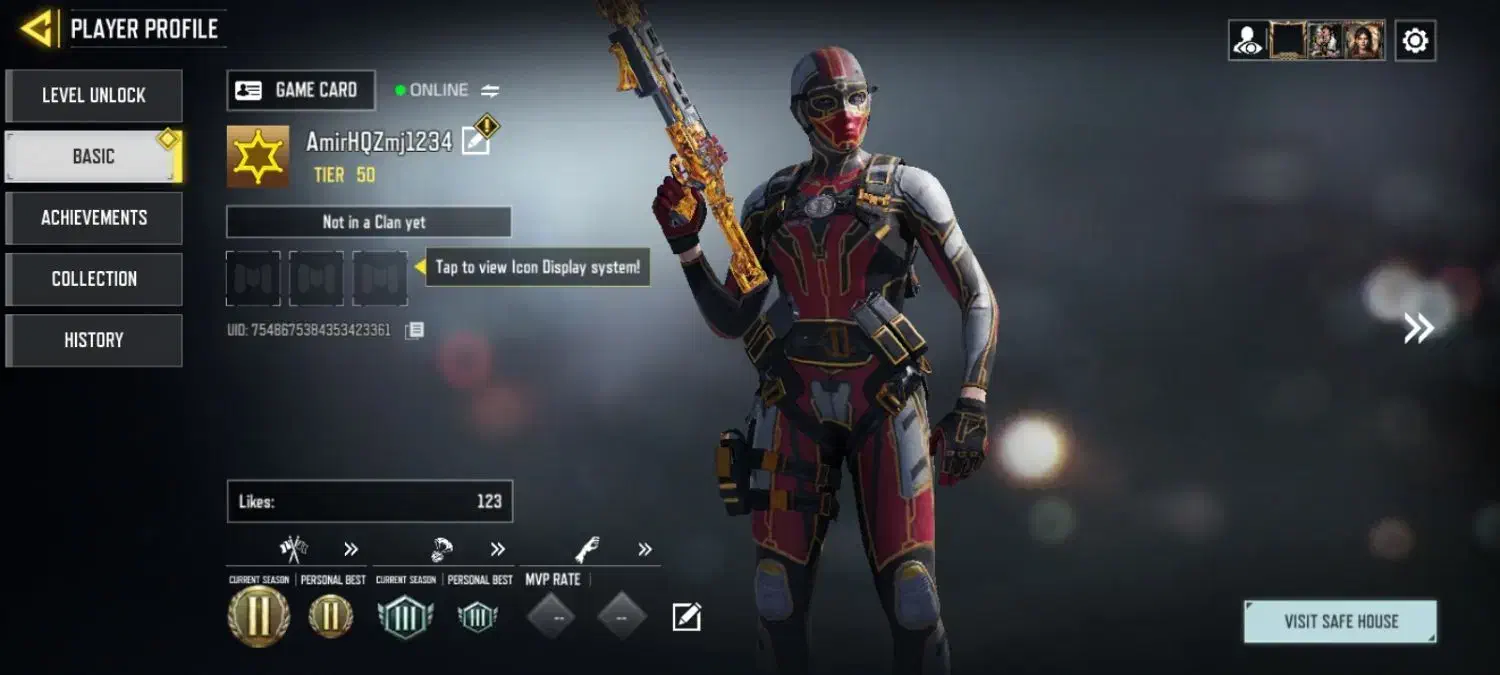Edit the player name AmirHQZmj1234
Image resolution: width=1500 pixels, height=675 pixels.
(x=476, y=142)
